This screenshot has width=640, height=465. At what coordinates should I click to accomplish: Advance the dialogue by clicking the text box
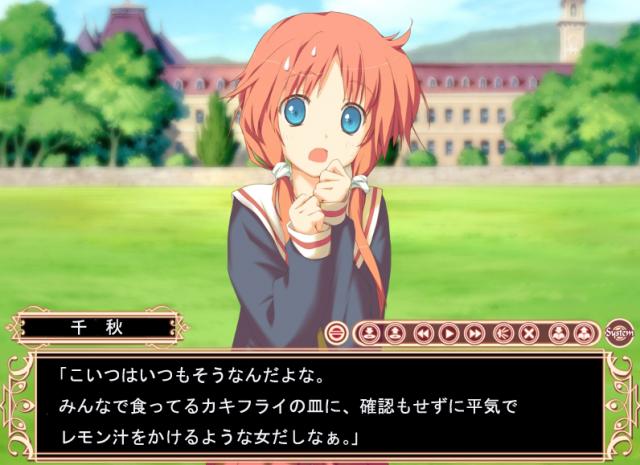(320, 407)
